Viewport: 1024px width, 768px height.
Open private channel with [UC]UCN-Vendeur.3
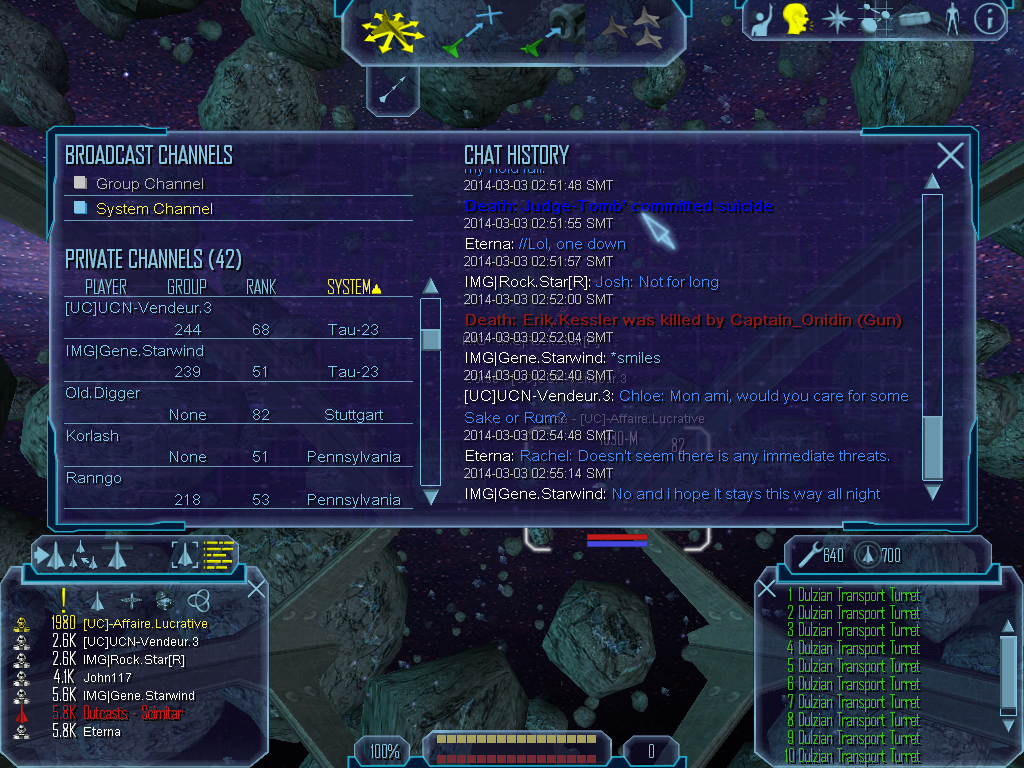click(138, 308)
